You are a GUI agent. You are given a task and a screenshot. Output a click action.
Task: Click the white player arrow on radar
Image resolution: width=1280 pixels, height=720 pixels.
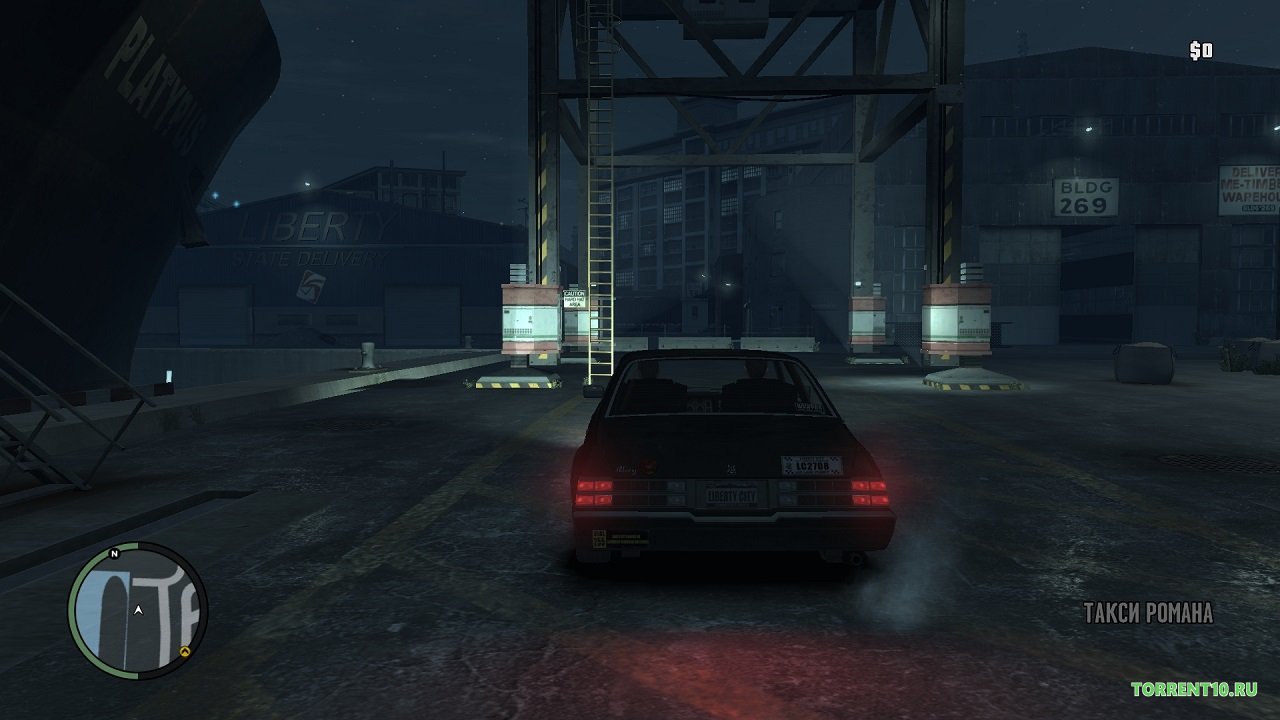click(x=138, y=610)
